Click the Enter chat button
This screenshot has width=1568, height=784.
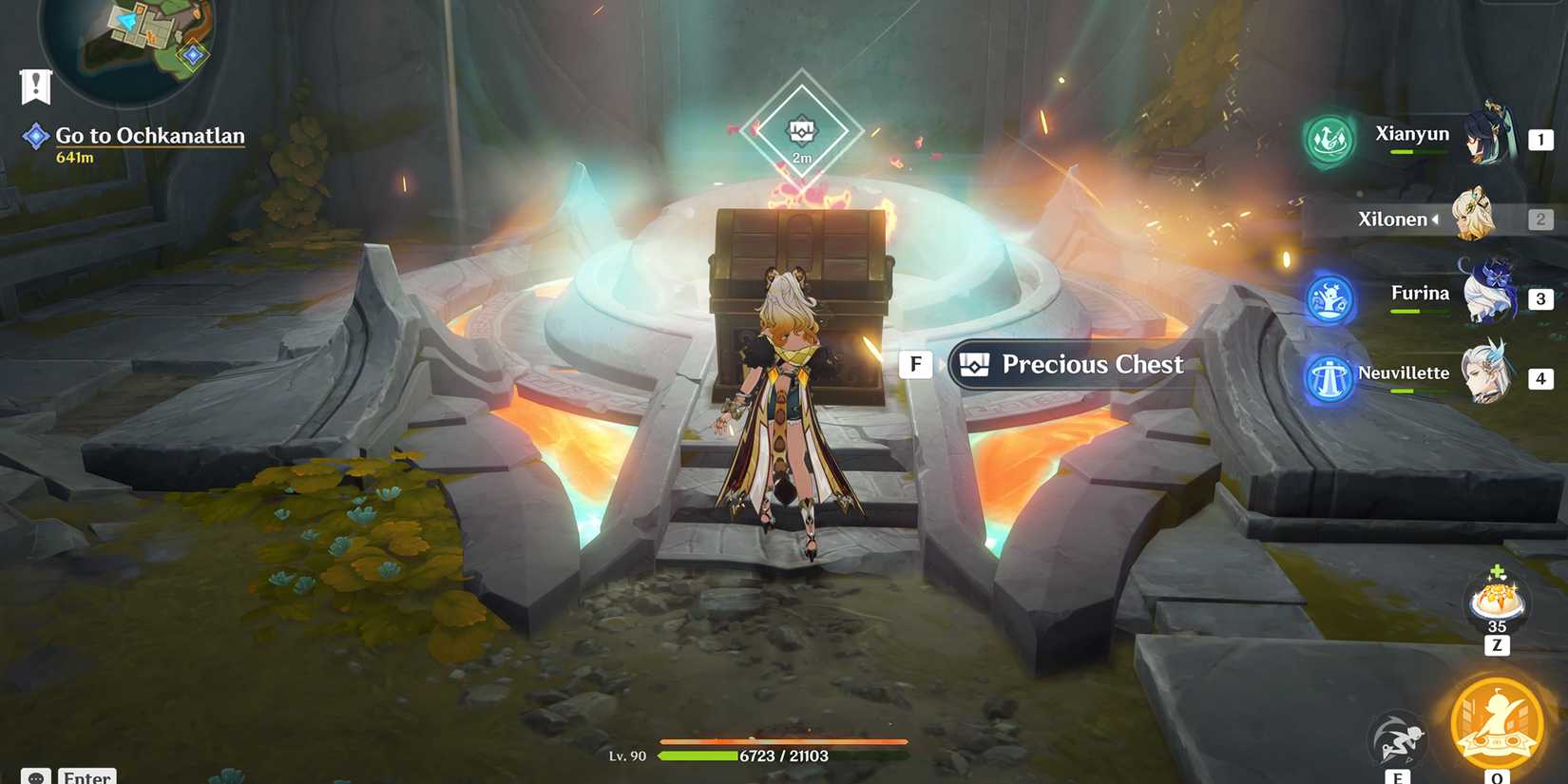pos(86,776)
